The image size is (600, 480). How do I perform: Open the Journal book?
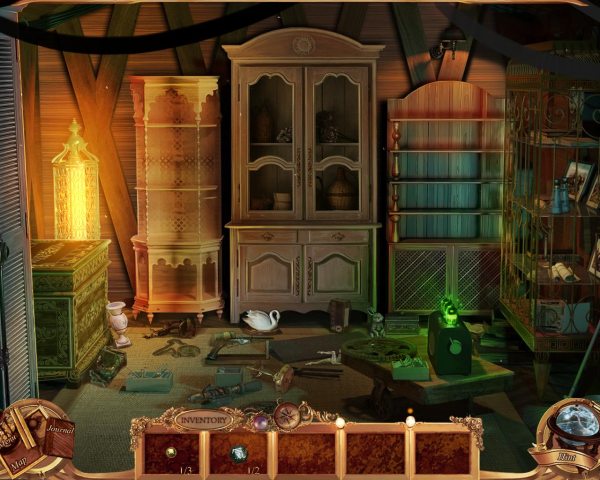(56, 433)
